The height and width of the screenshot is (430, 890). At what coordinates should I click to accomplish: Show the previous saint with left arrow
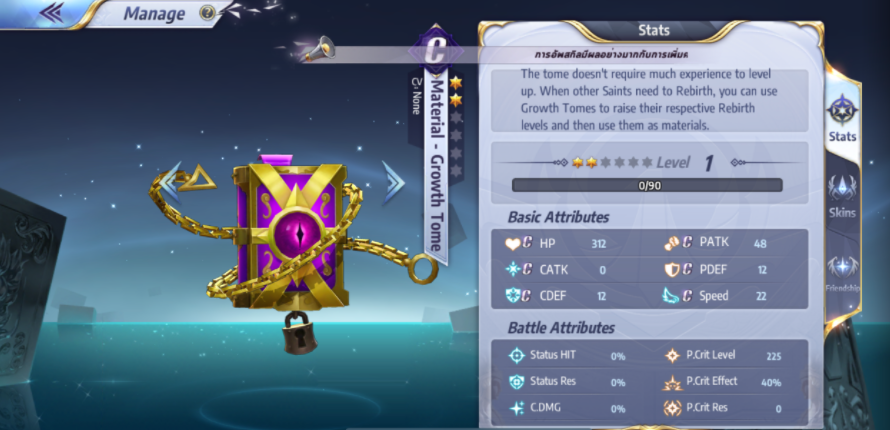click(172, 181)
